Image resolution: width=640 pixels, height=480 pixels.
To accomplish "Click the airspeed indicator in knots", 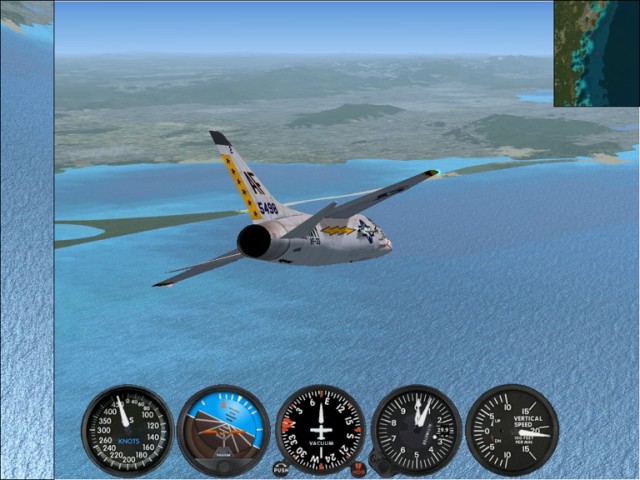I will coord(127,430).
